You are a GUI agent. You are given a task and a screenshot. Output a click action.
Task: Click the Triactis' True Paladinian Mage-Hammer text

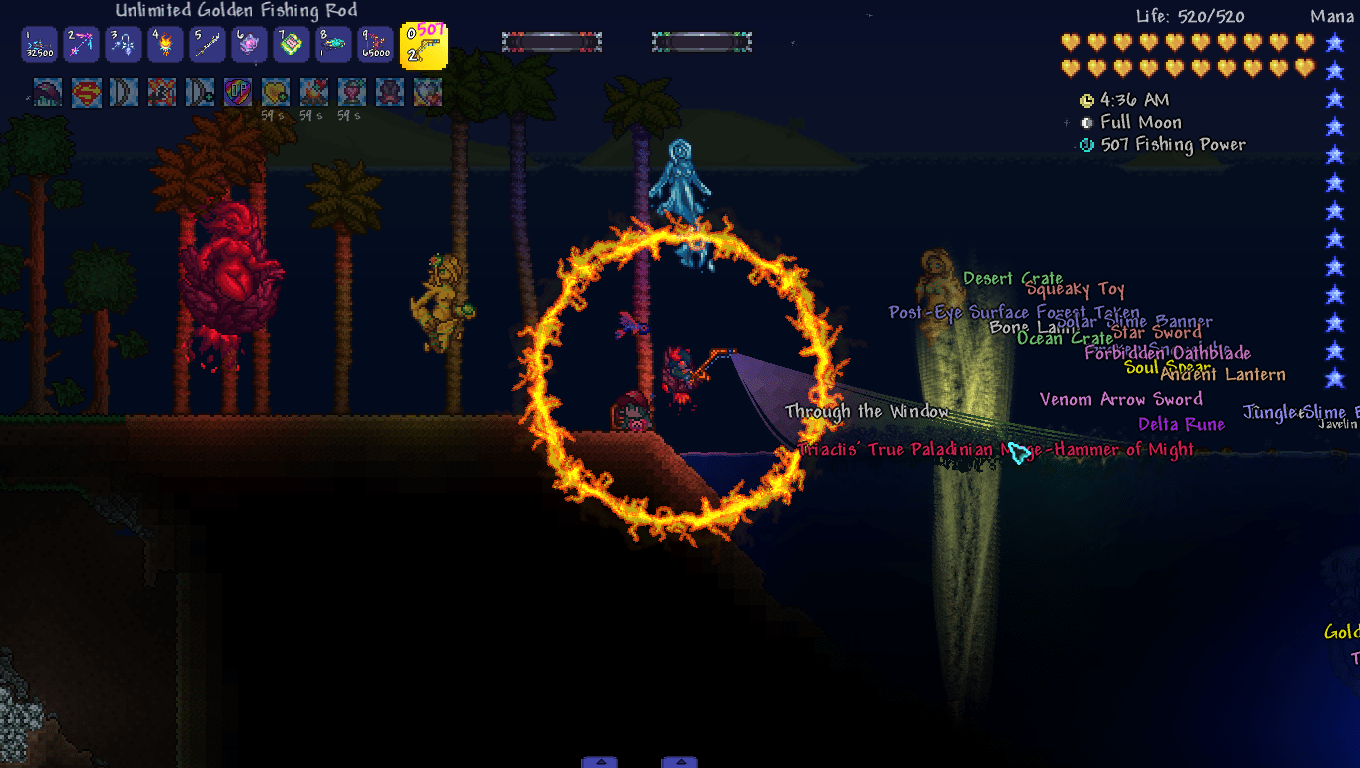[x=995, y=450]
